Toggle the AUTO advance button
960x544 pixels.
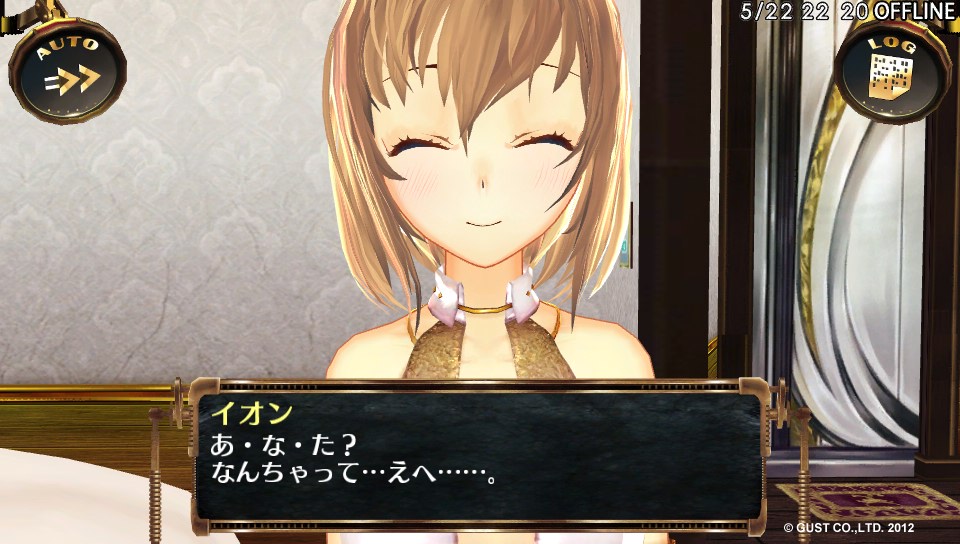[67, 72]
